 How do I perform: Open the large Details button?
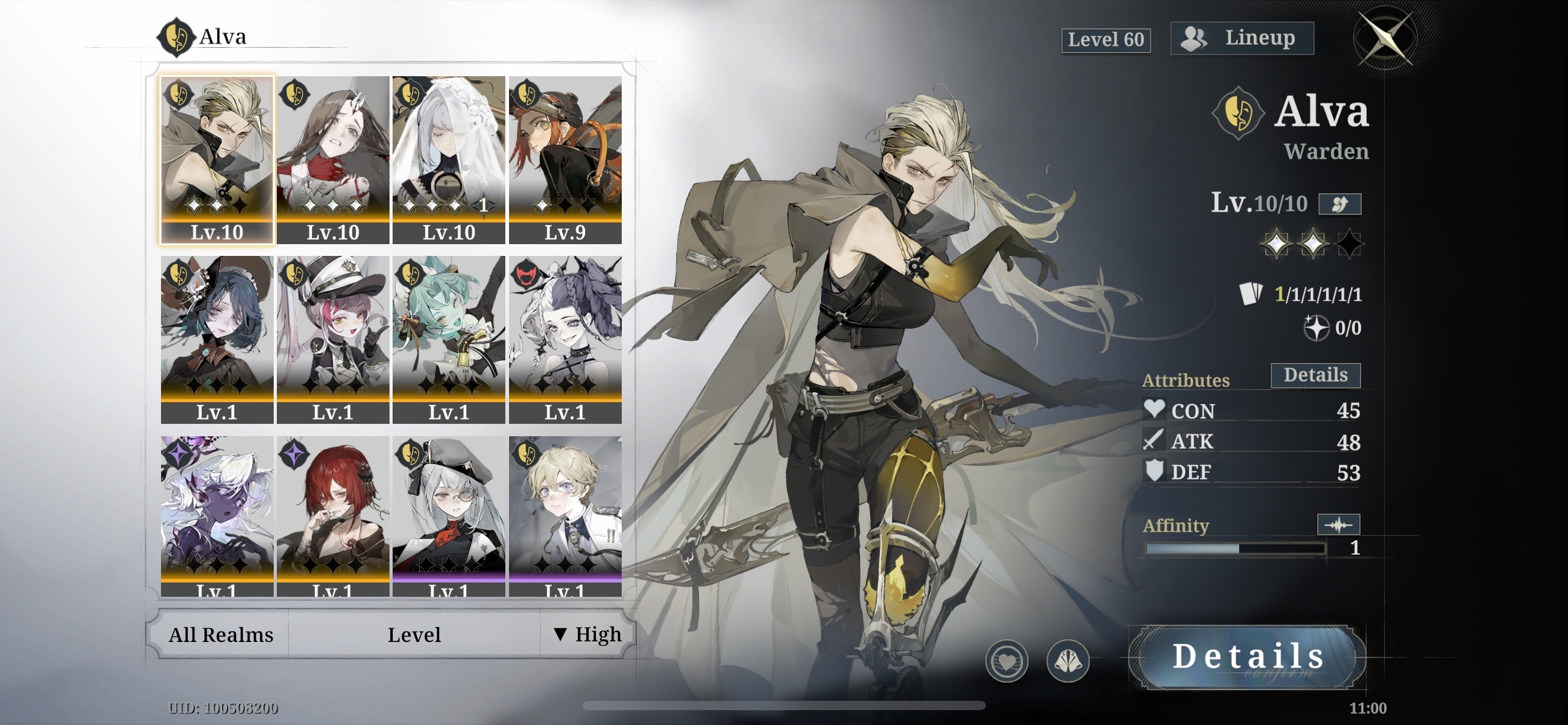pos(1247,657)
